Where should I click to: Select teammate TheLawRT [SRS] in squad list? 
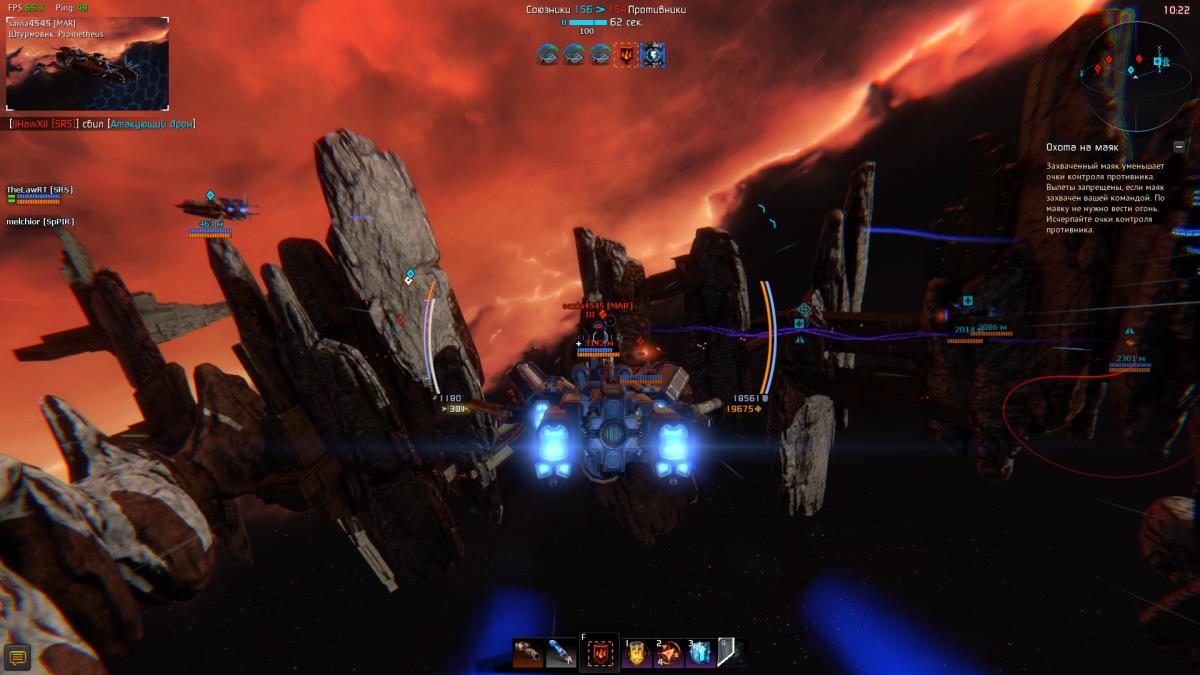pyautogui.click(x=40, y=190)
